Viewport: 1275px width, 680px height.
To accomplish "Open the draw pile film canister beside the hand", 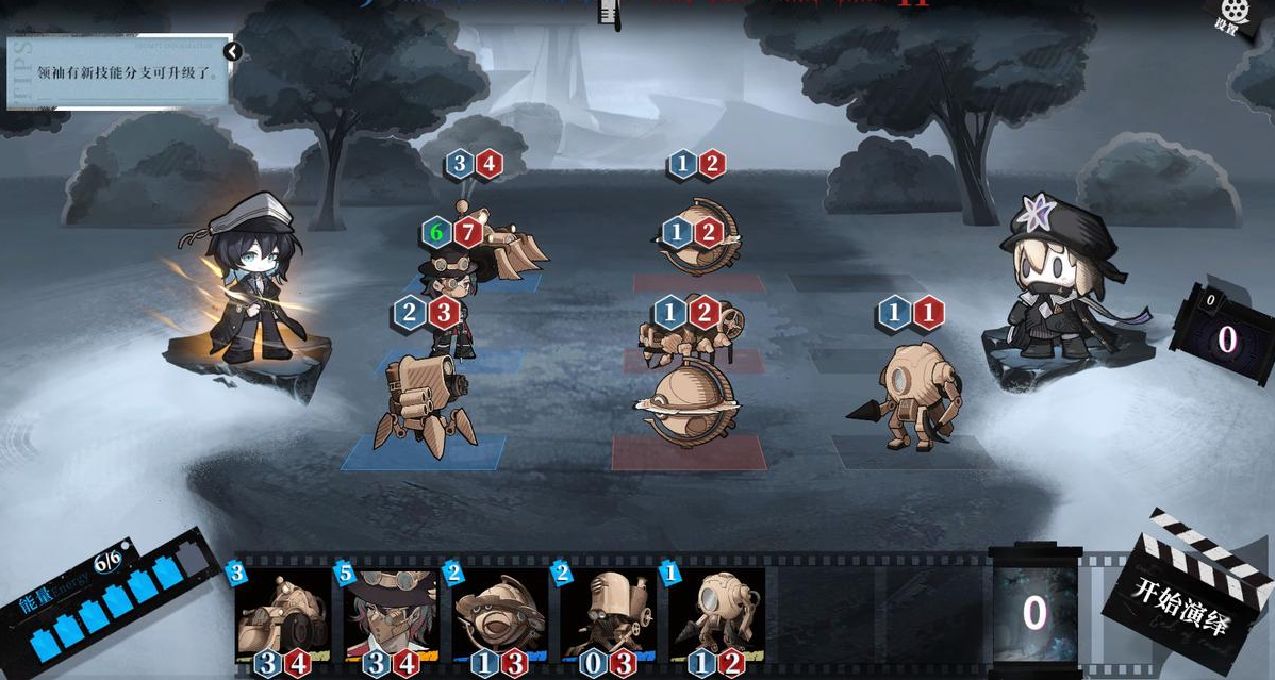I will click(1034, 612).
